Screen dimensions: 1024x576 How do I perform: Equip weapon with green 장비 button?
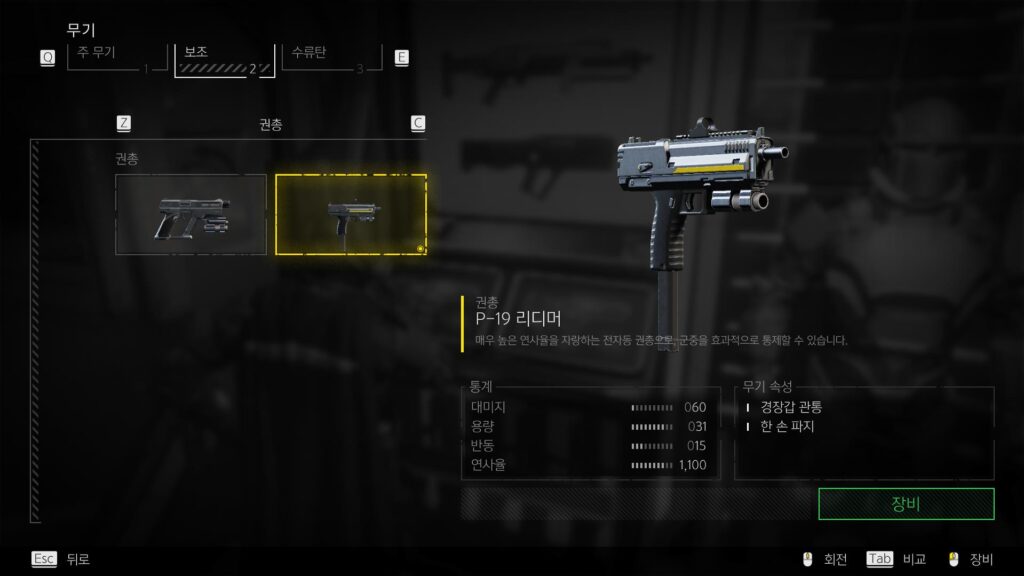905,504
